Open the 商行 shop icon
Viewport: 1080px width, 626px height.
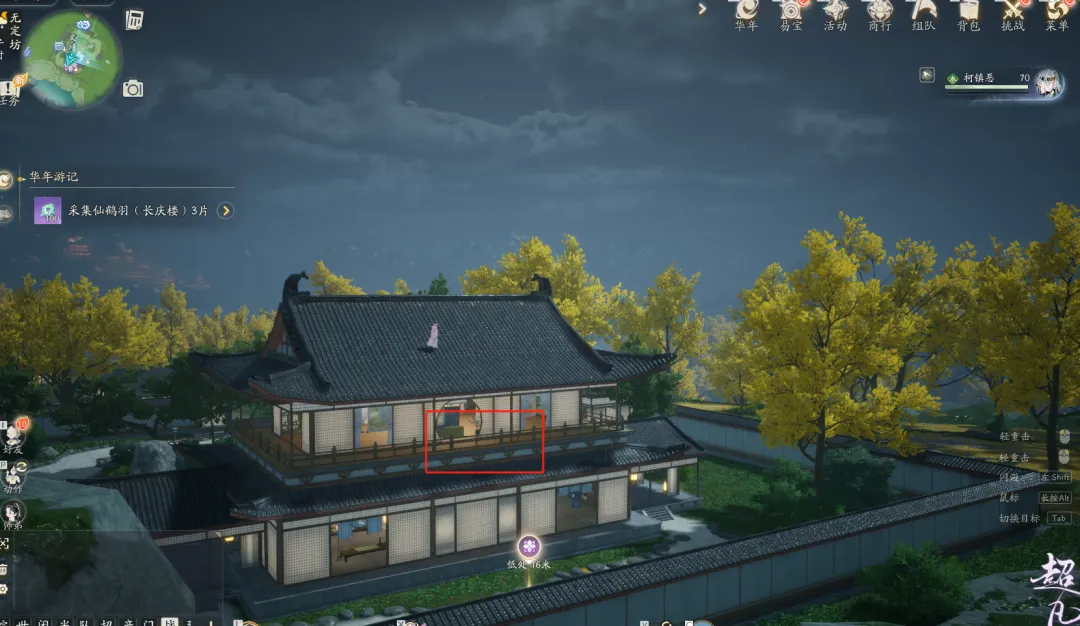pos(879,12)
